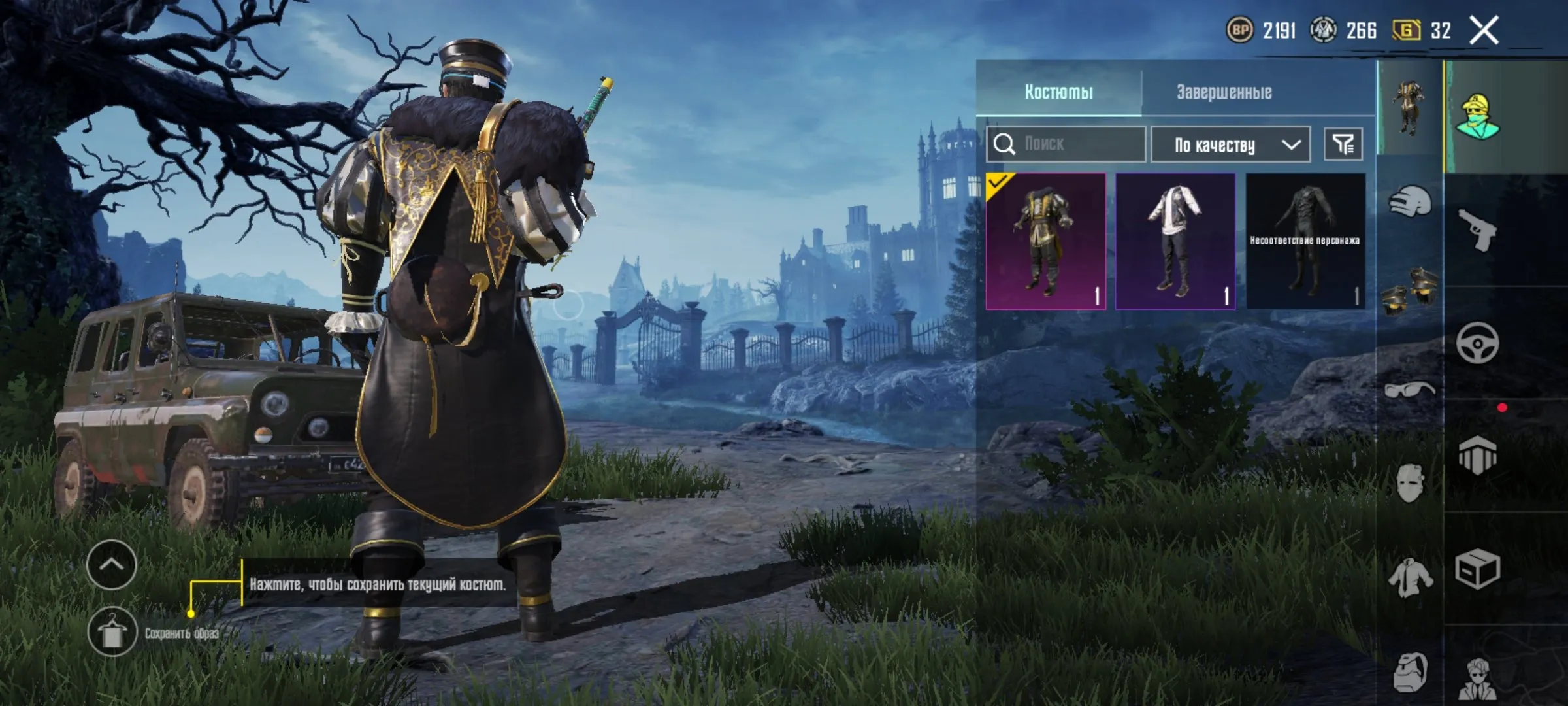Stay on the Костюмы tab
The width and height of the screenshot is (1568, 706).
[x=1058, y=92]
